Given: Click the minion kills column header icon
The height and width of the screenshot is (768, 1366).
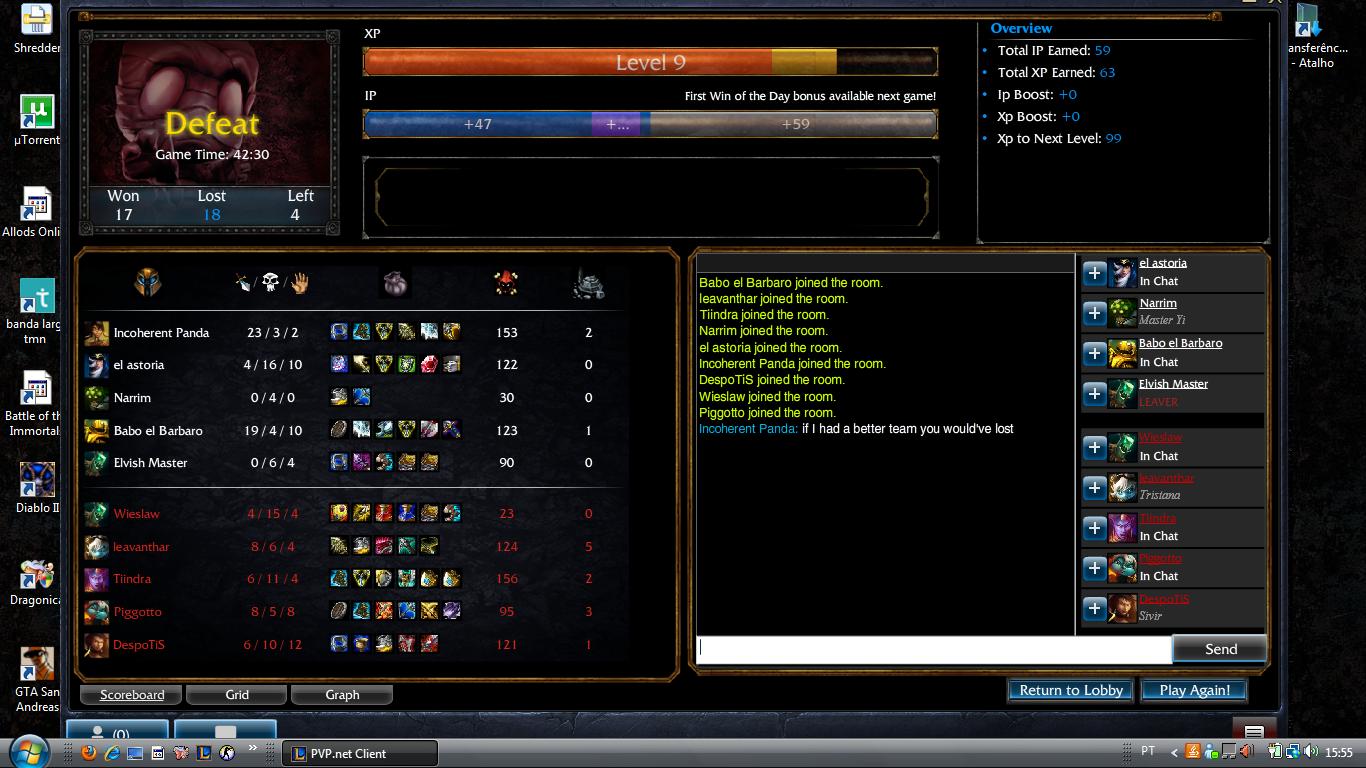Looking at the screenshot, I should (x=506, y=282).
